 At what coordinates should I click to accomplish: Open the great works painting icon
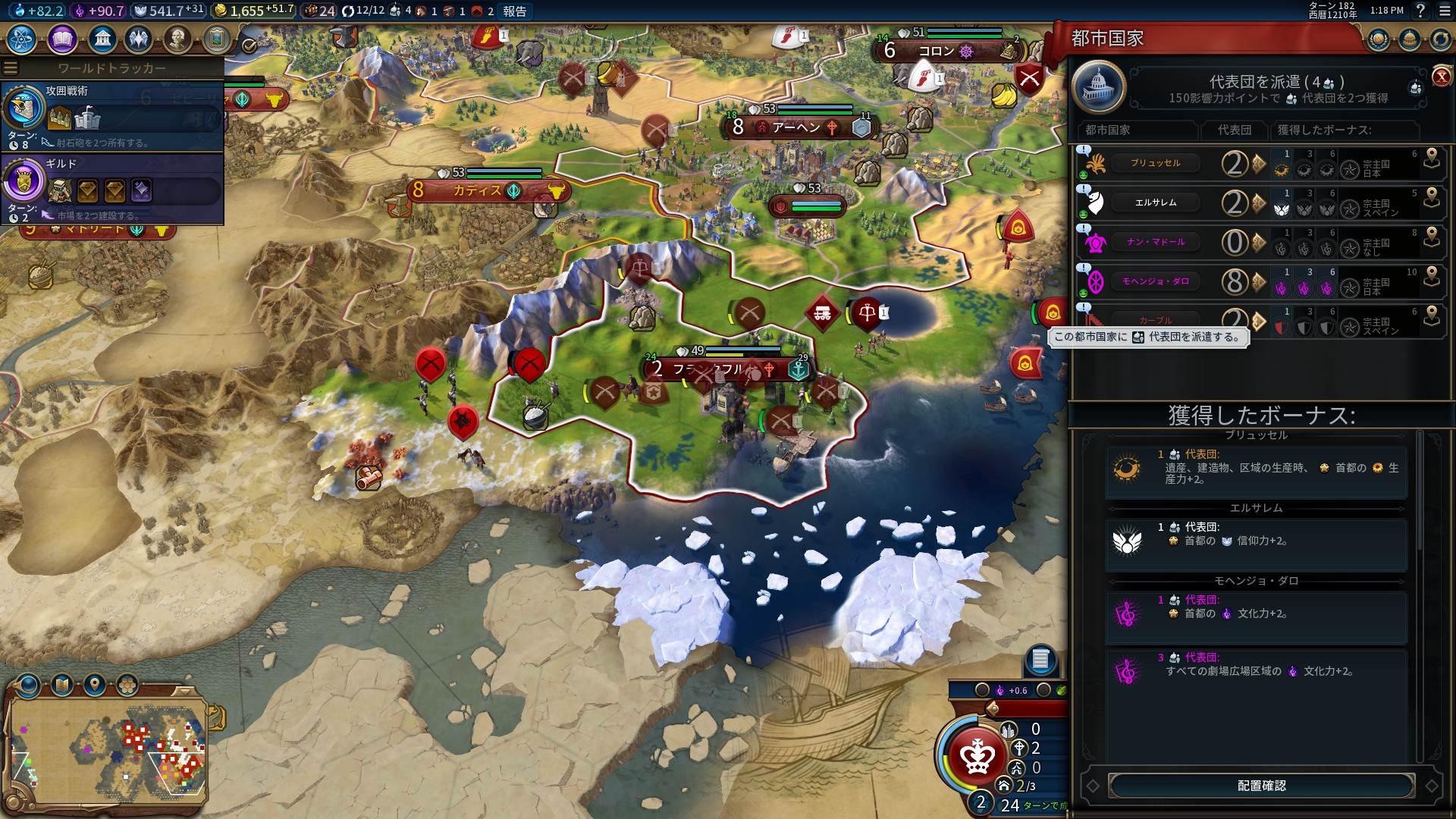point(217,39)
